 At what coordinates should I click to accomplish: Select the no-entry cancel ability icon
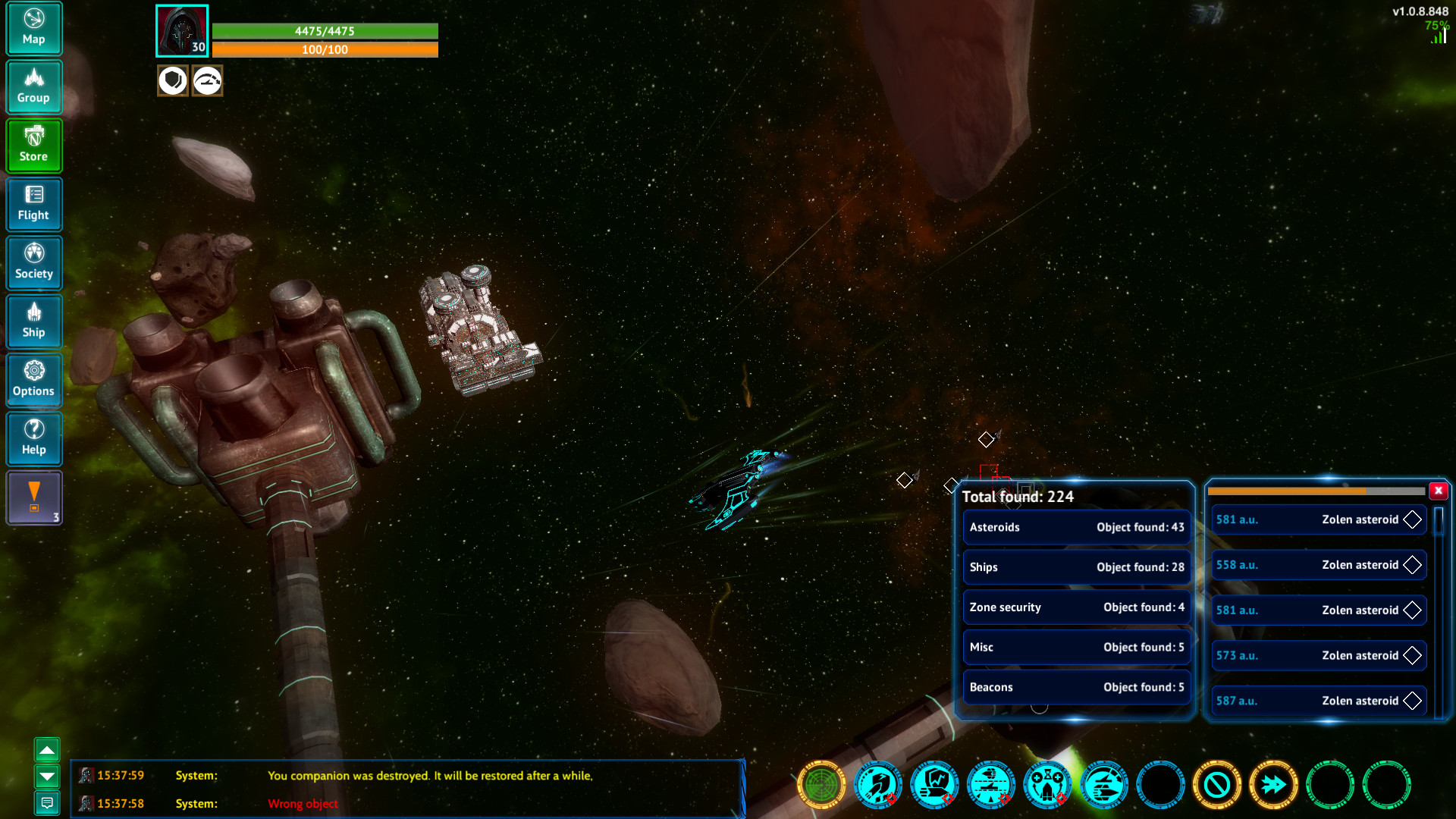[x=1217, y=786]
